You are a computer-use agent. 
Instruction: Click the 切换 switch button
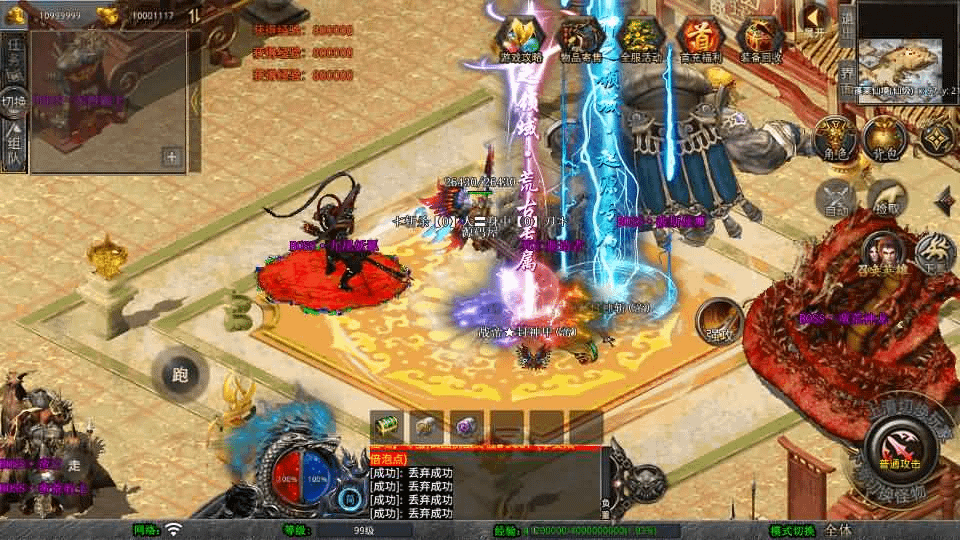[x=13, y=101]
